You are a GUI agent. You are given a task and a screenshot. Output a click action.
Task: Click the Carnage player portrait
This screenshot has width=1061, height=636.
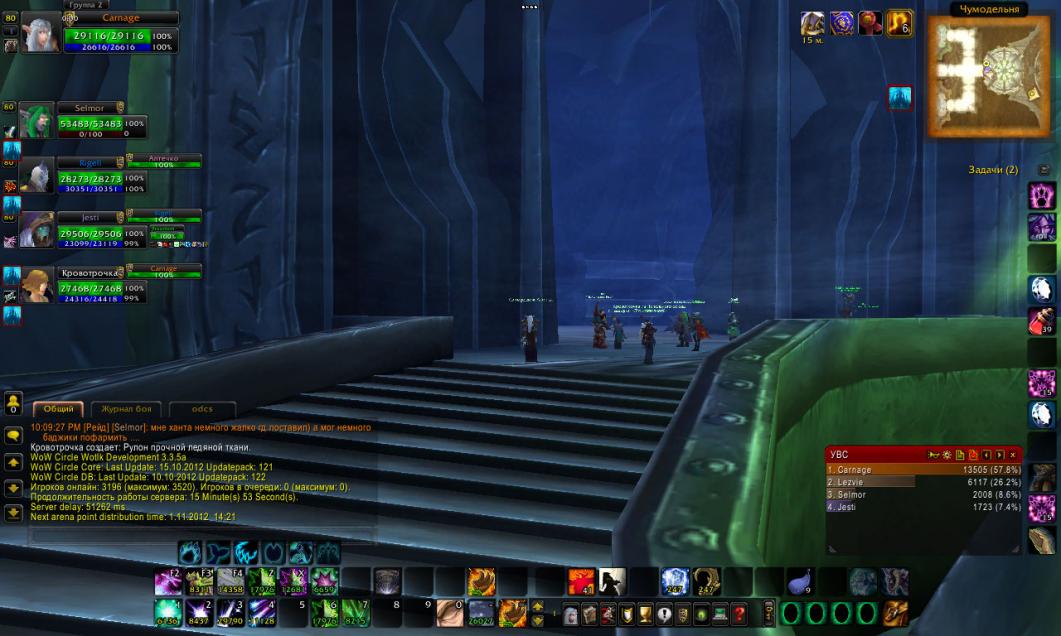click(x=41, y=34)
